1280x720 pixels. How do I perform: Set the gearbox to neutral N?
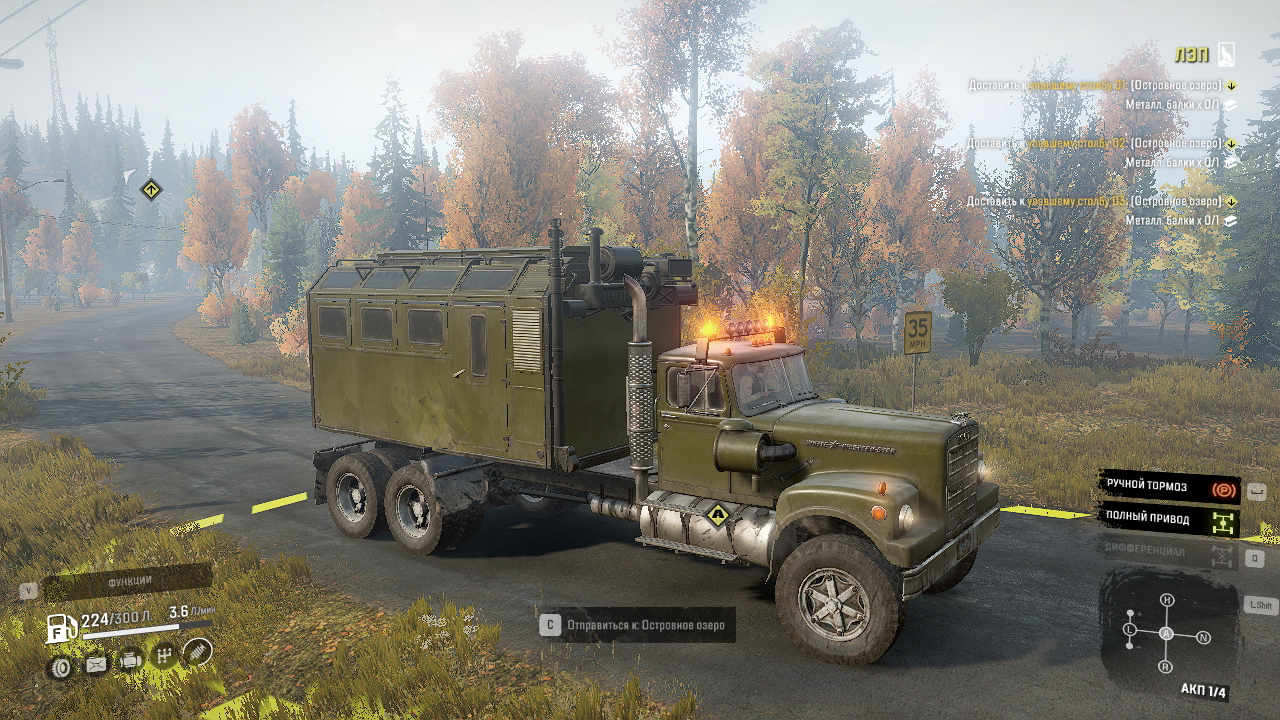point(1203,637)
